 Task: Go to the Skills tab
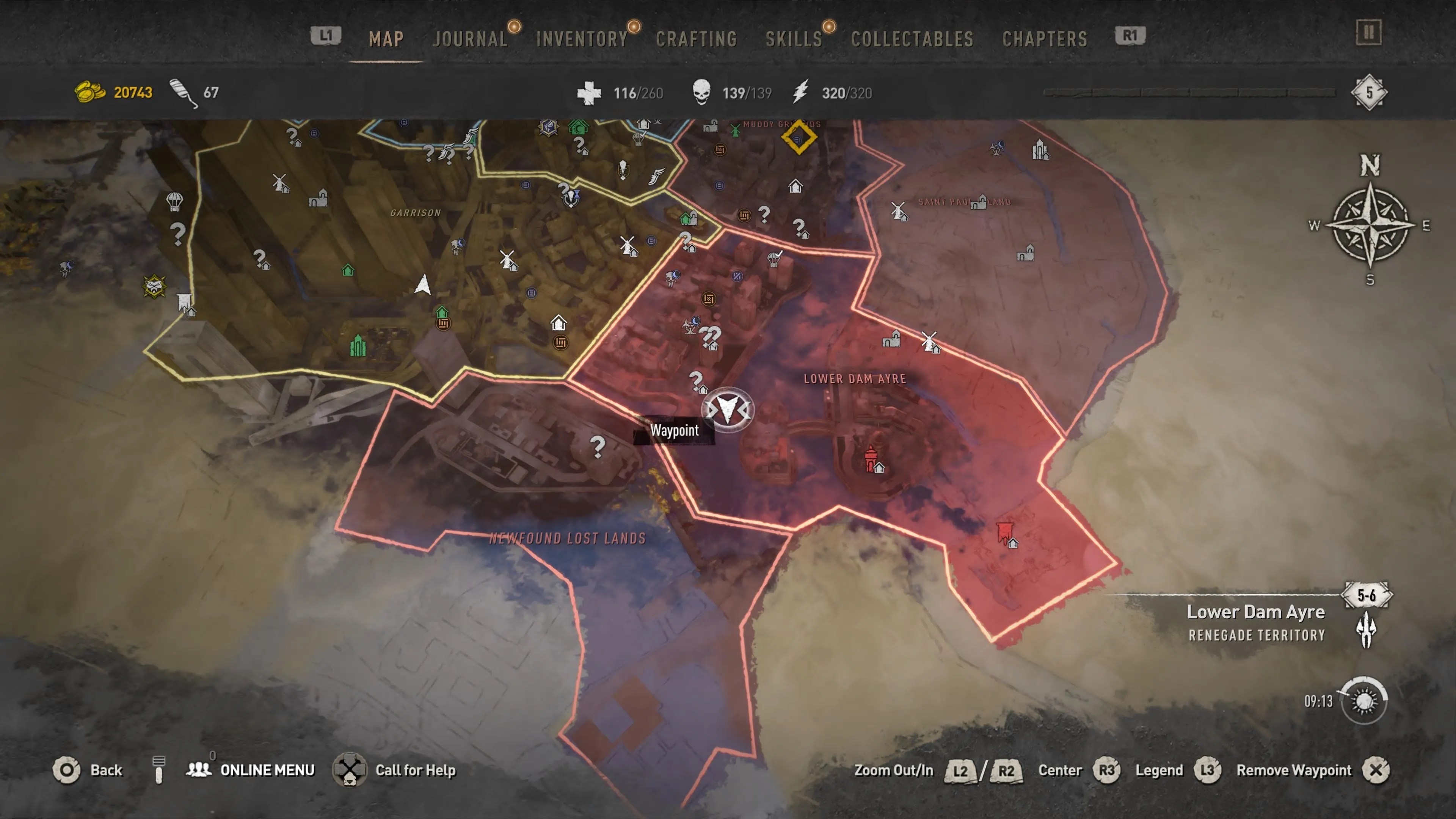(794, 39)
